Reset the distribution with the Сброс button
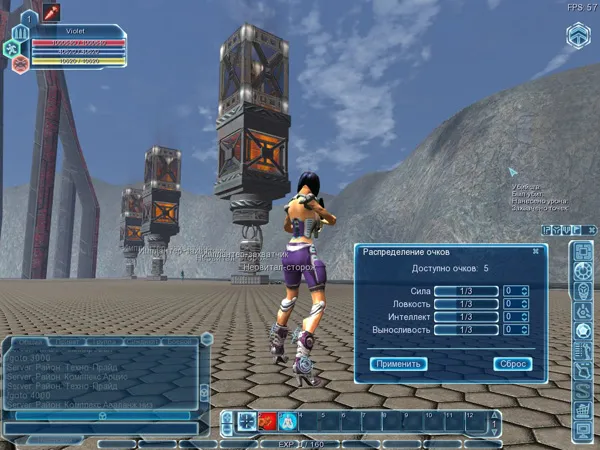Image resolution: width=600 pixels, height=450 pixels. click(x=512, y=364)
